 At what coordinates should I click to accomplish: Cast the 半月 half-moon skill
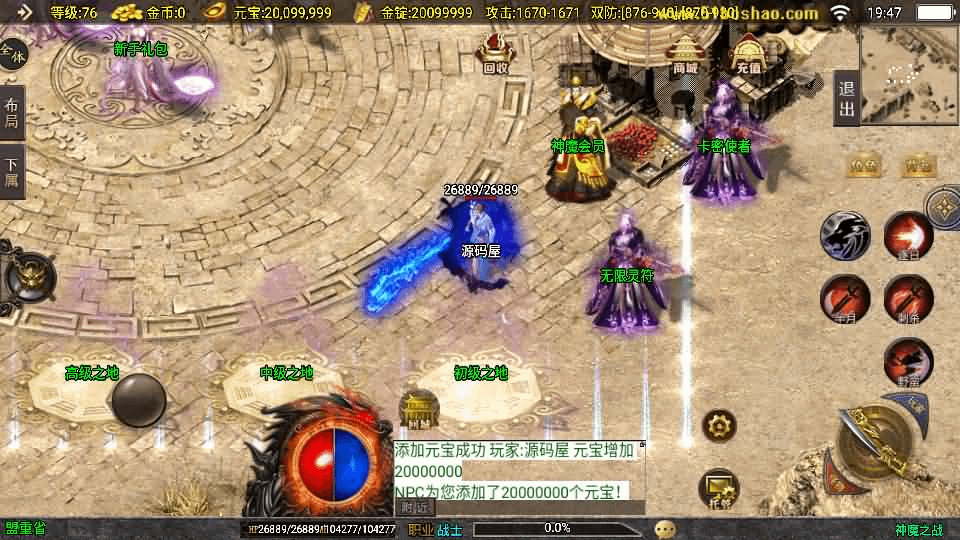[845, 299]
